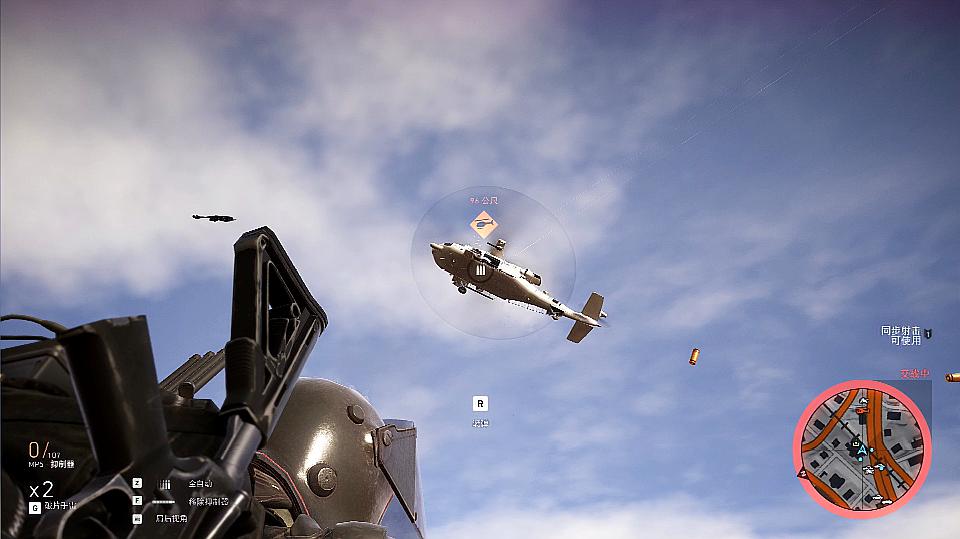Click the circular minimap
The height and width of the screenshot is (539, 960).
coord(862,448)
